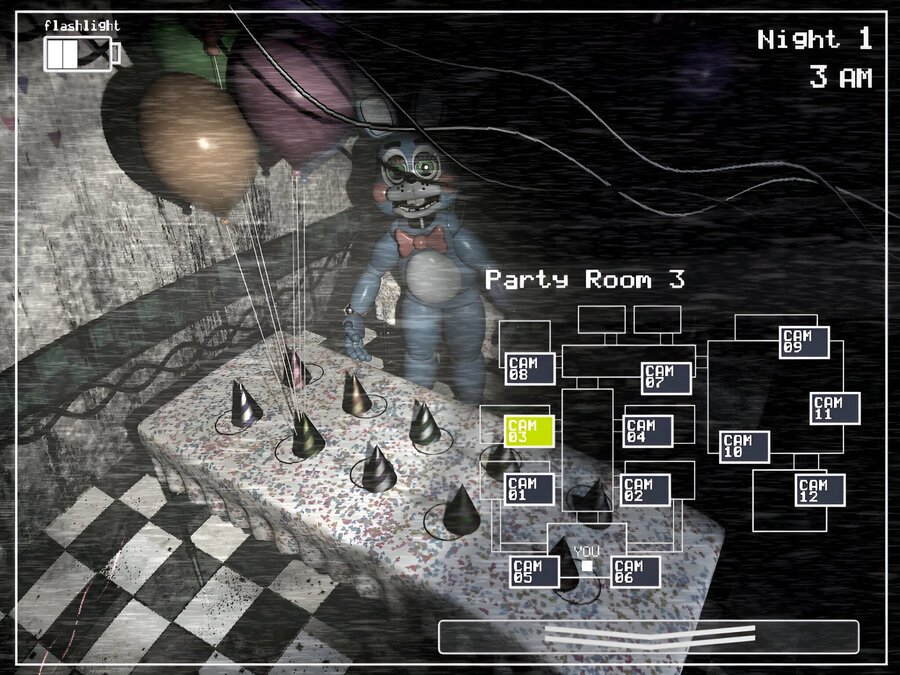Screen dimensions: 900x675
Task: Click the highlighted CAM 03 button
Action: 528,431
